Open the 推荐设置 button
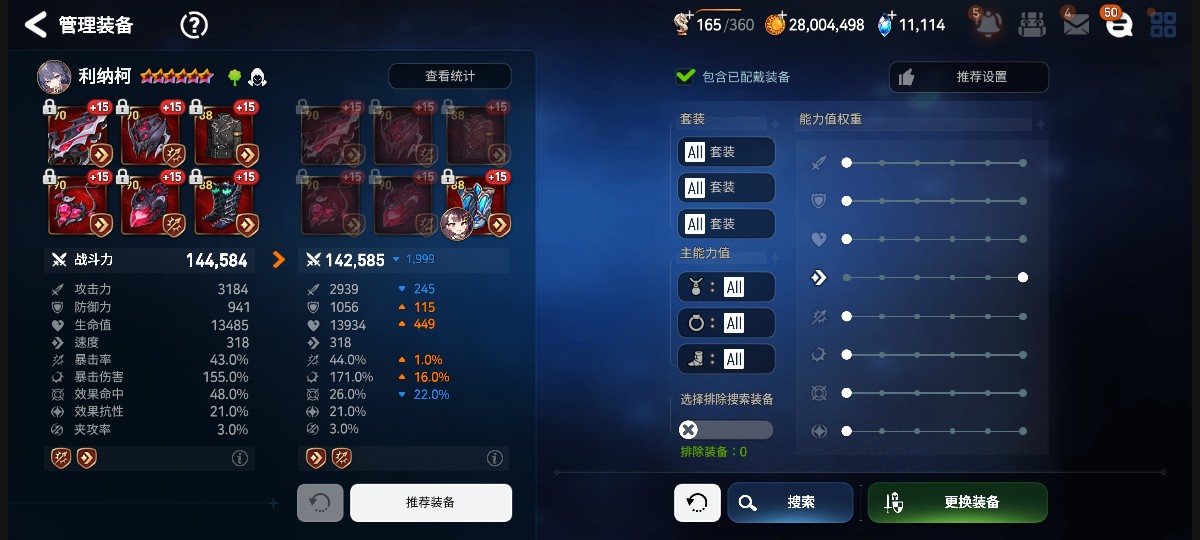Viewport: 1200px width, 540px height. click(968, 77)
